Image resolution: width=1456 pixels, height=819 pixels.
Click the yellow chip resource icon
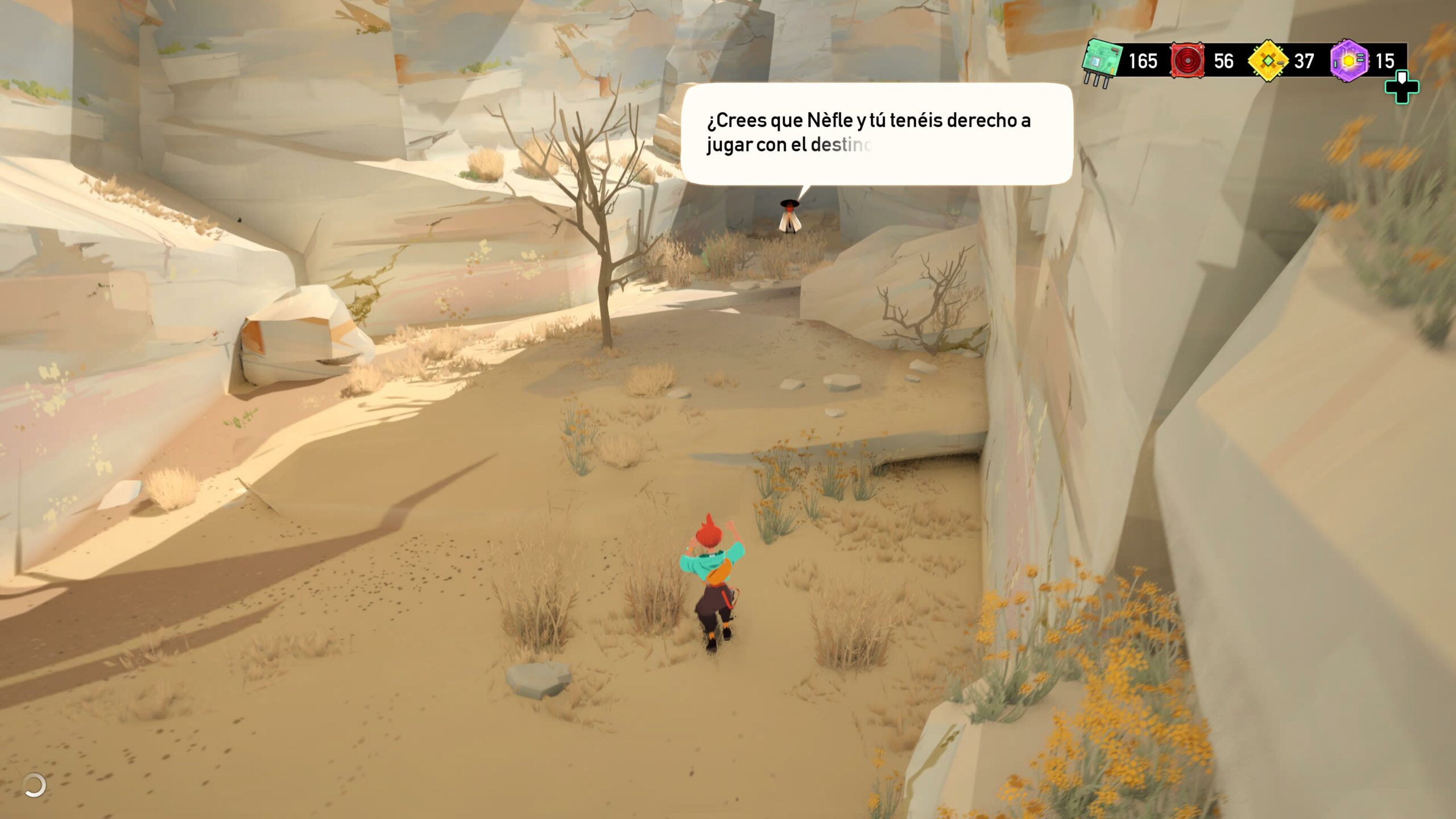[1268, 60]
